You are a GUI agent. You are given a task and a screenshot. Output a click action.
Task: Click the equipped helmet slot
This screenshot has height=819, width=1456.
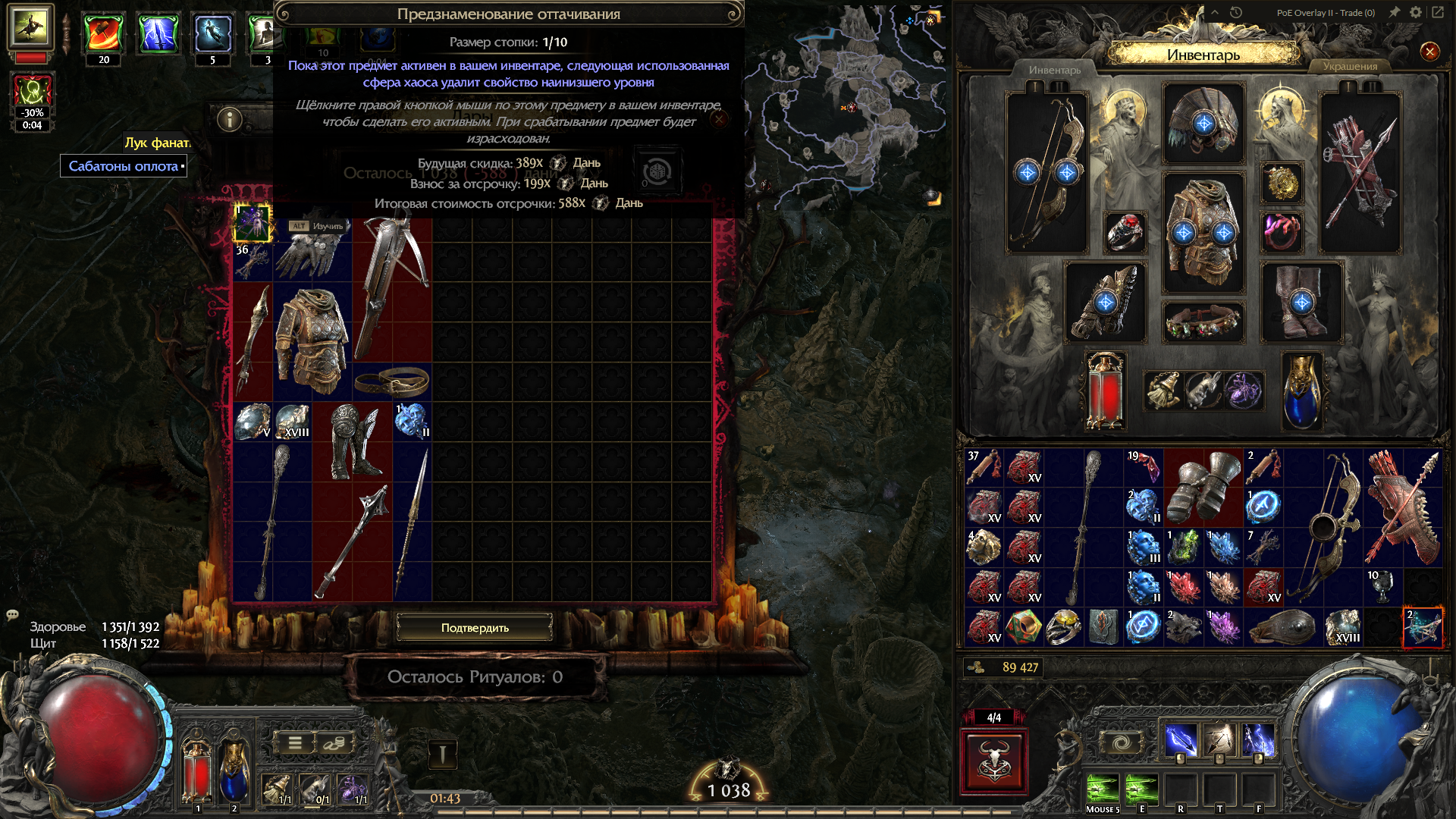click(1203, 124)
